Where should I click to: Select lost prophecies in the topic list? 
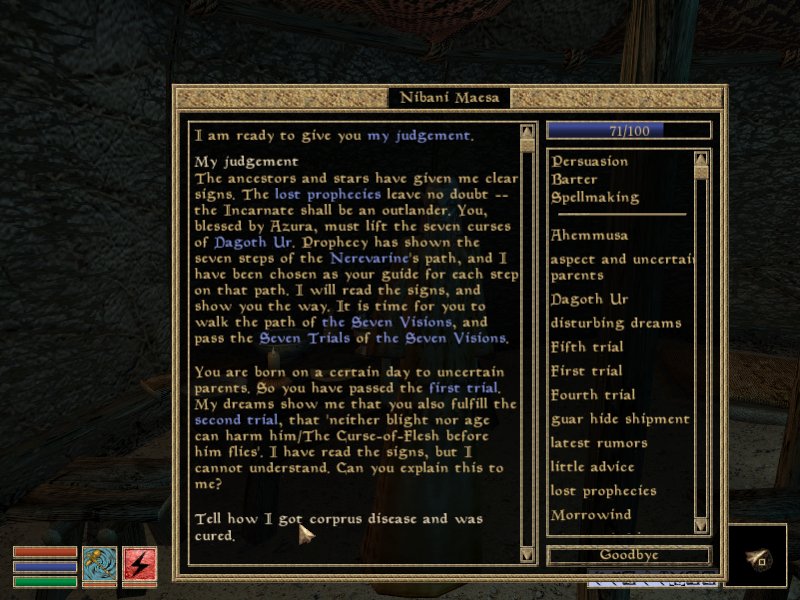(603, 491)
